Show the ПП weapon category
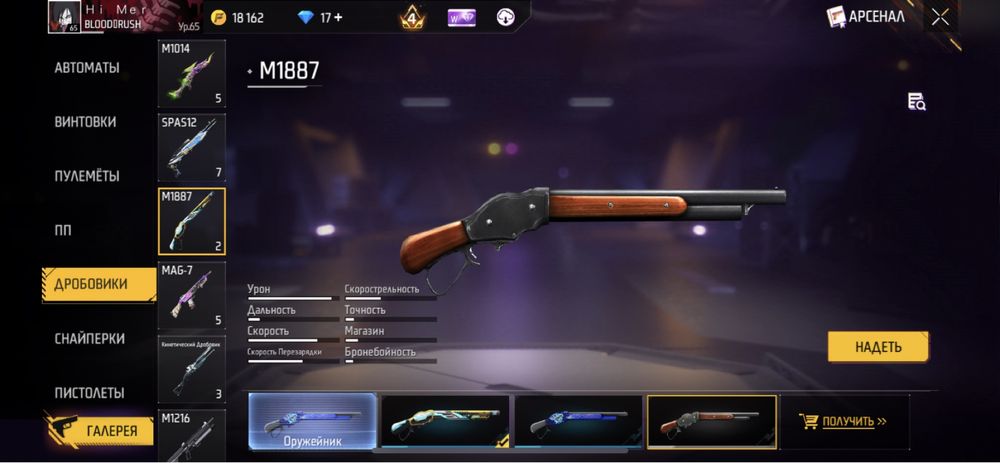Viewport: 1000px width, 463px height. 62,230
